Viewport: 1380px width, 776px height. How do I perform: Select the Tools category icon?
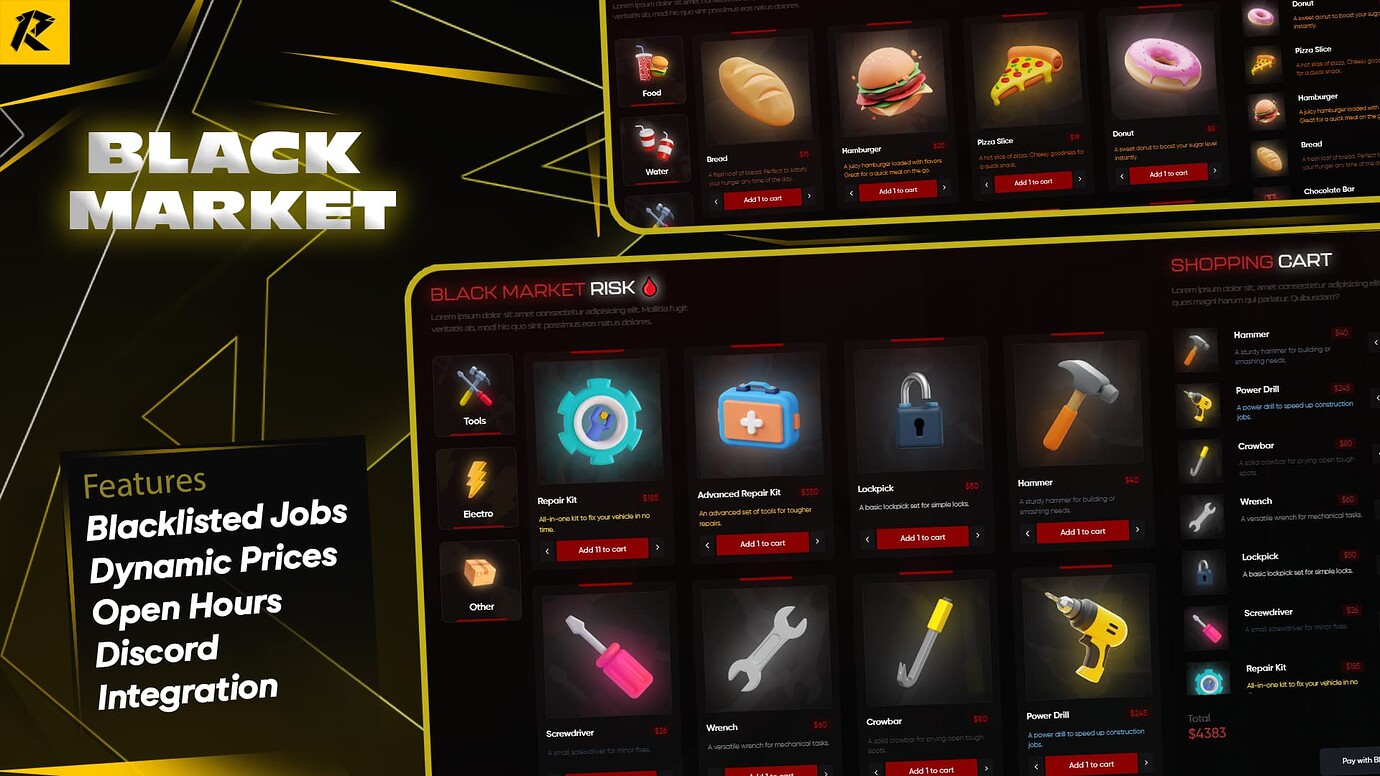point(473,393)
